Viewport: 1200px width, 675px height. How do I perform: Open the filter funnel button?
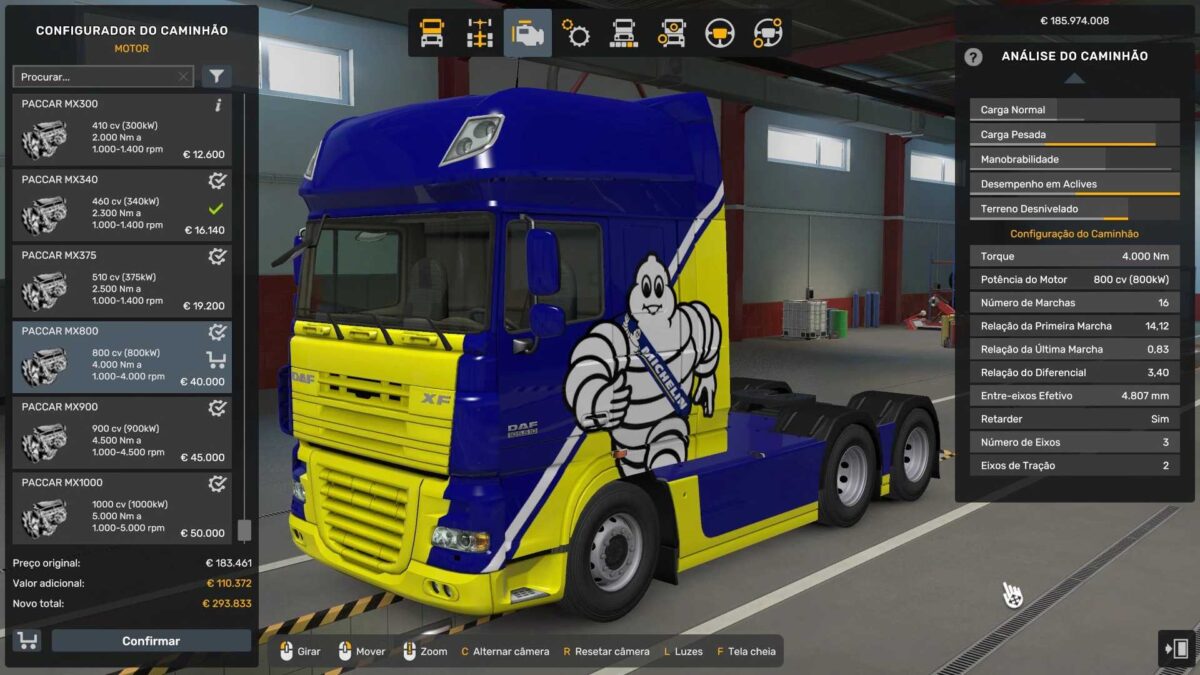(x=216, y=77)
